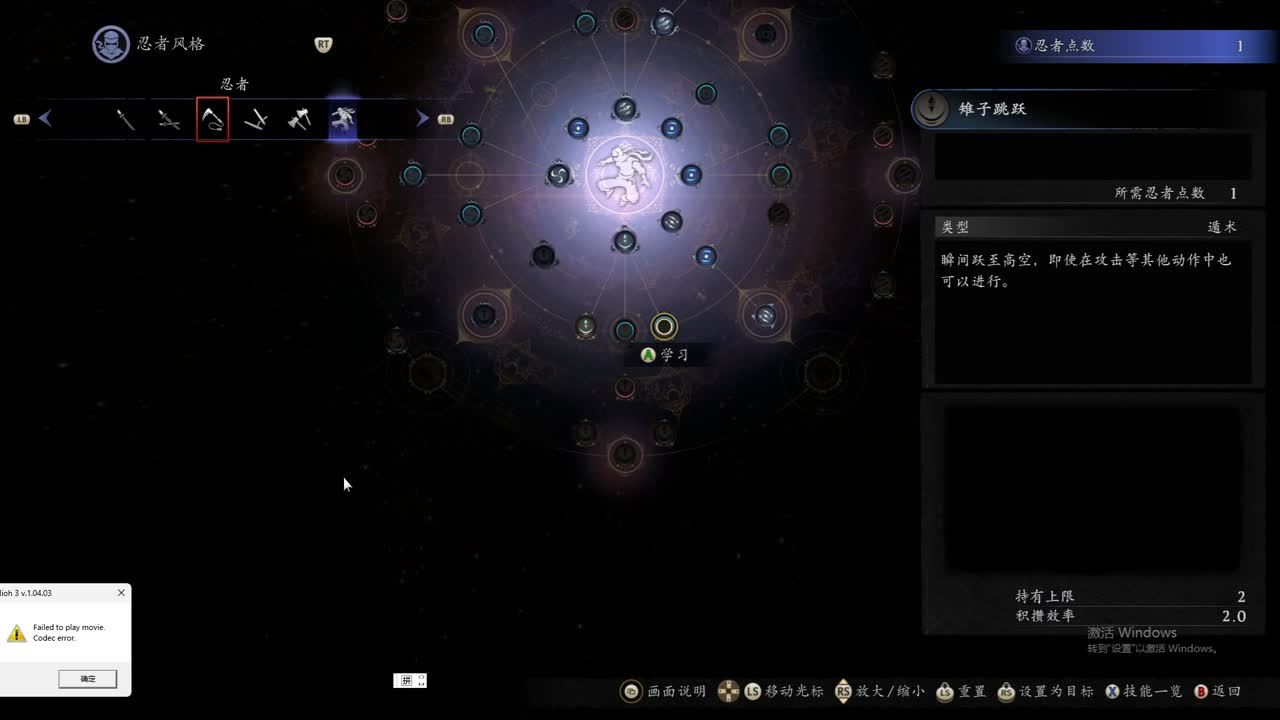1280x720 pixels.
Task: Go to previous category with left arrow
Action: pyautogui.click(x=45, y=119)
